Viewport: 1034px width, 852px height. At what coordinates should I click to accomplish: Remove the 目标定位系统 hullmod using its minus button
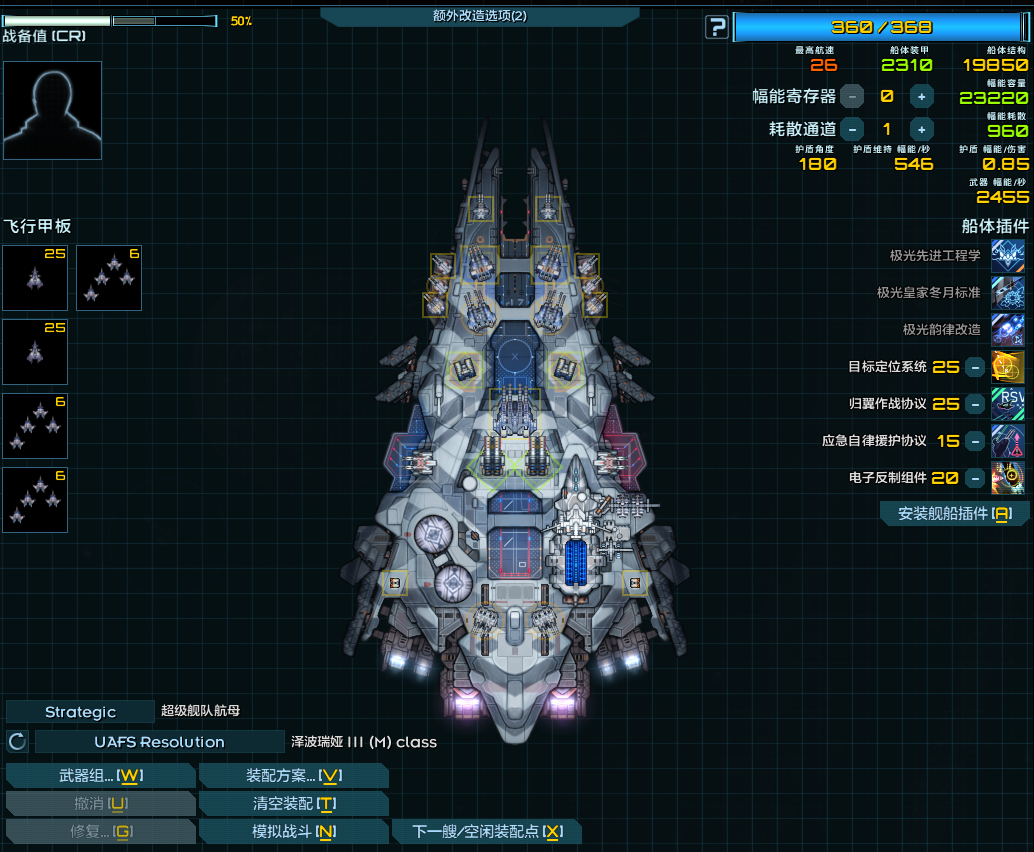(975, 367)
